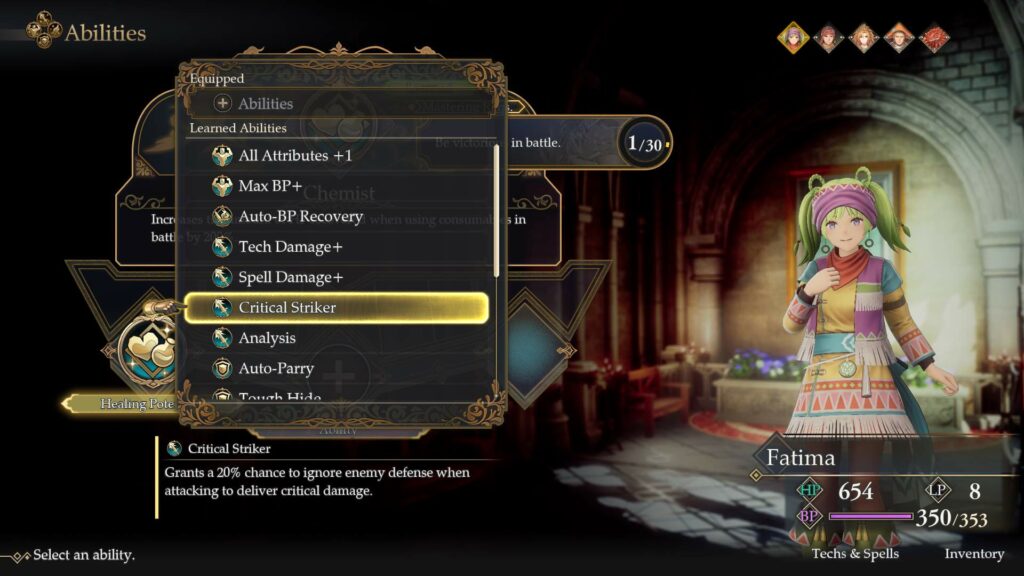1024x576 pixels.
Task: Click the ability list scrollbar
Action: [x=497, y=210]
